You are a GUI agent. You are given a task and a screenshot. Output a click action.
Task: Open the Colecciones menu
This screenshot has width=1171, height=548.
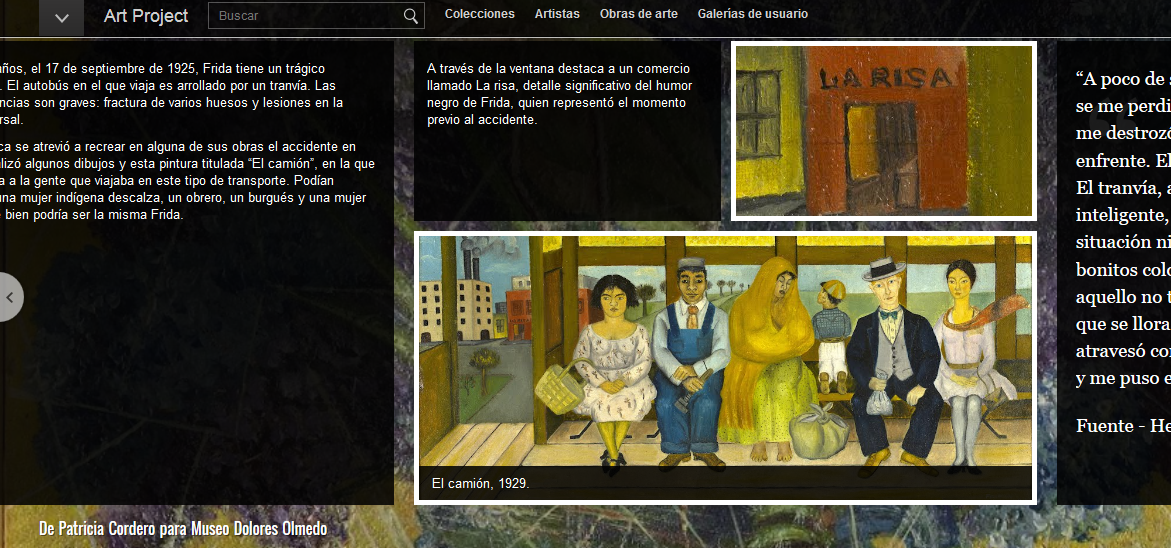coord(480,14)
